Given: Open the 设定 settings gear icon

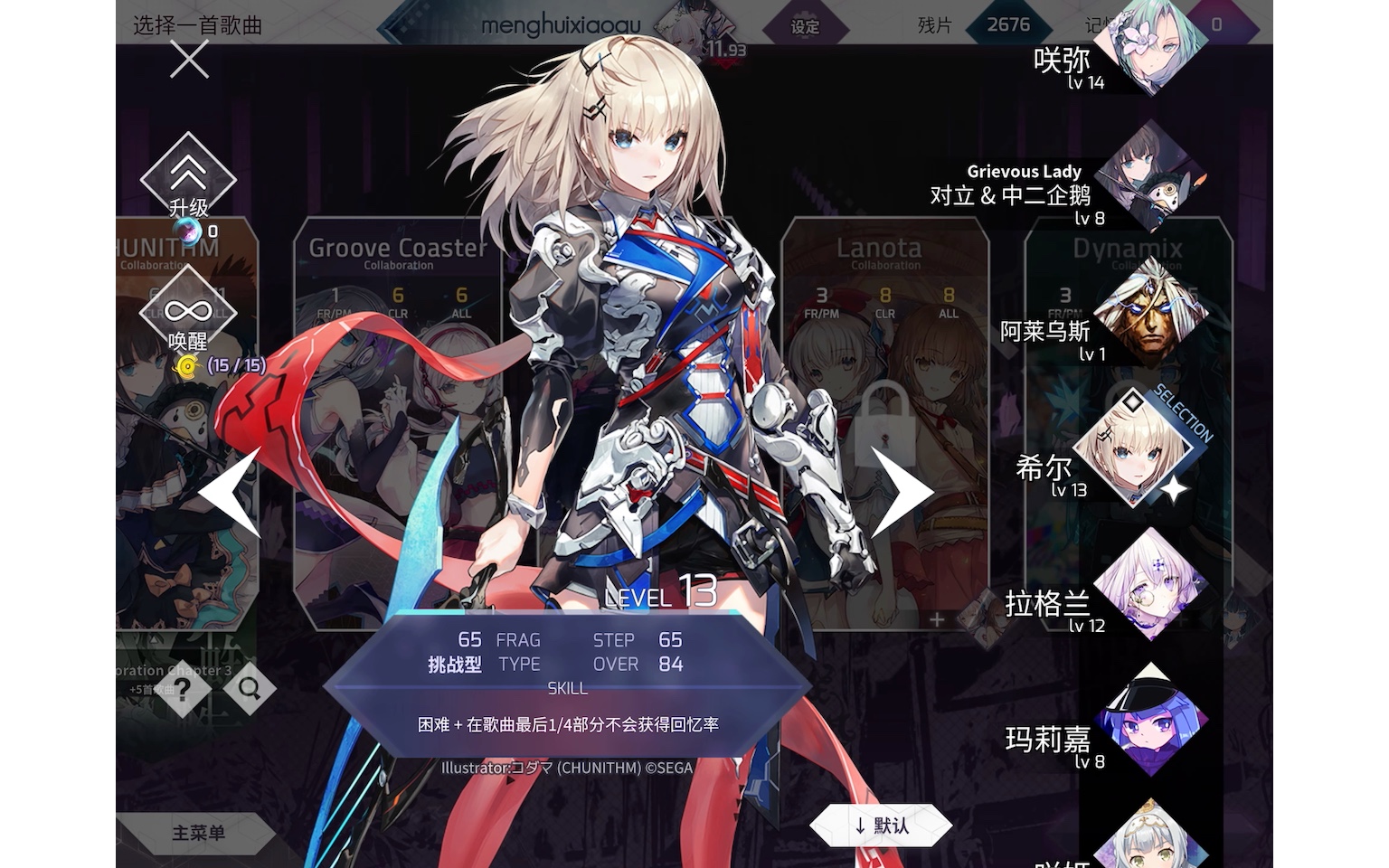Looking at the screenshot, I should [805, 26].
